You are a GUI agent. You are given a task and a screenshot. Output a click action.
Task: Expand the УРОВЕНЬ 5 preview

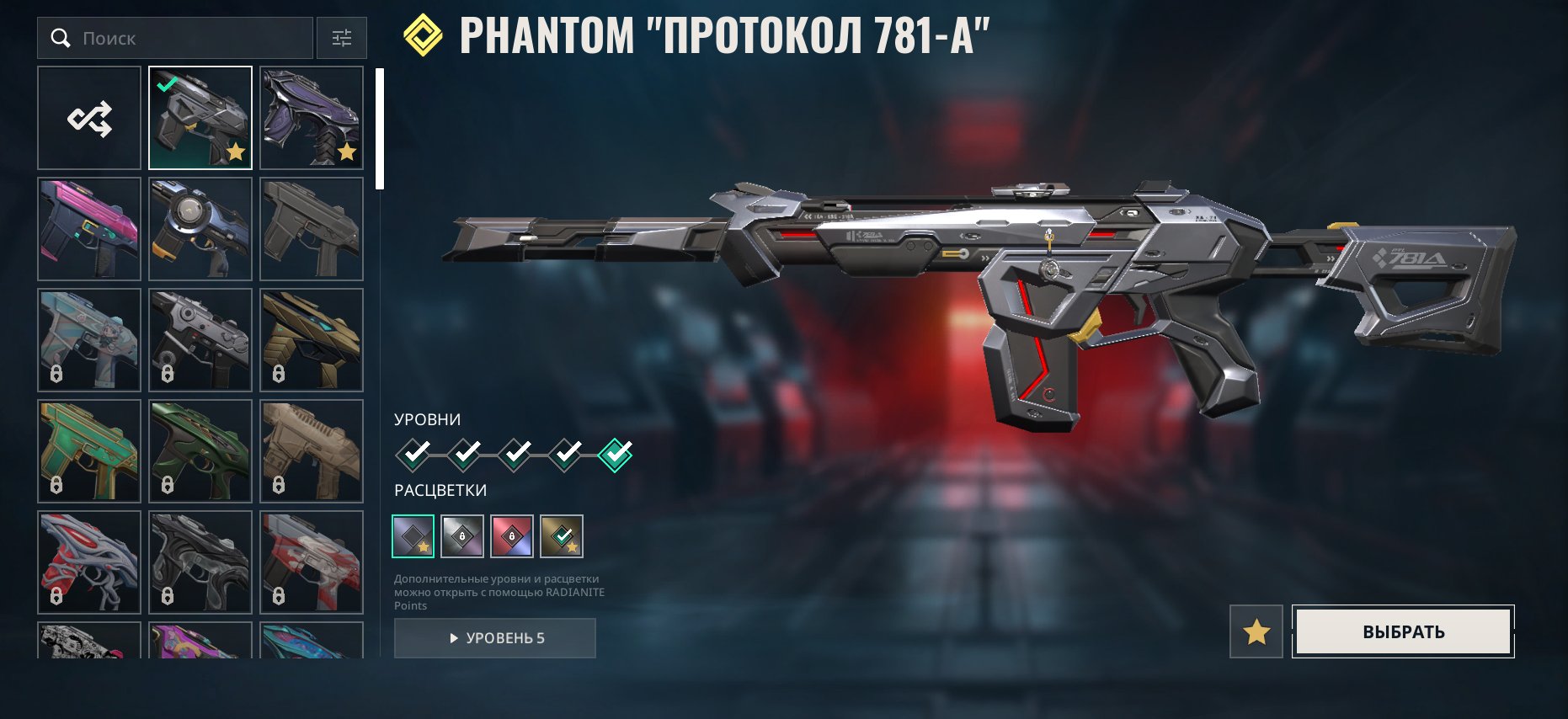[x=494, y=637]
